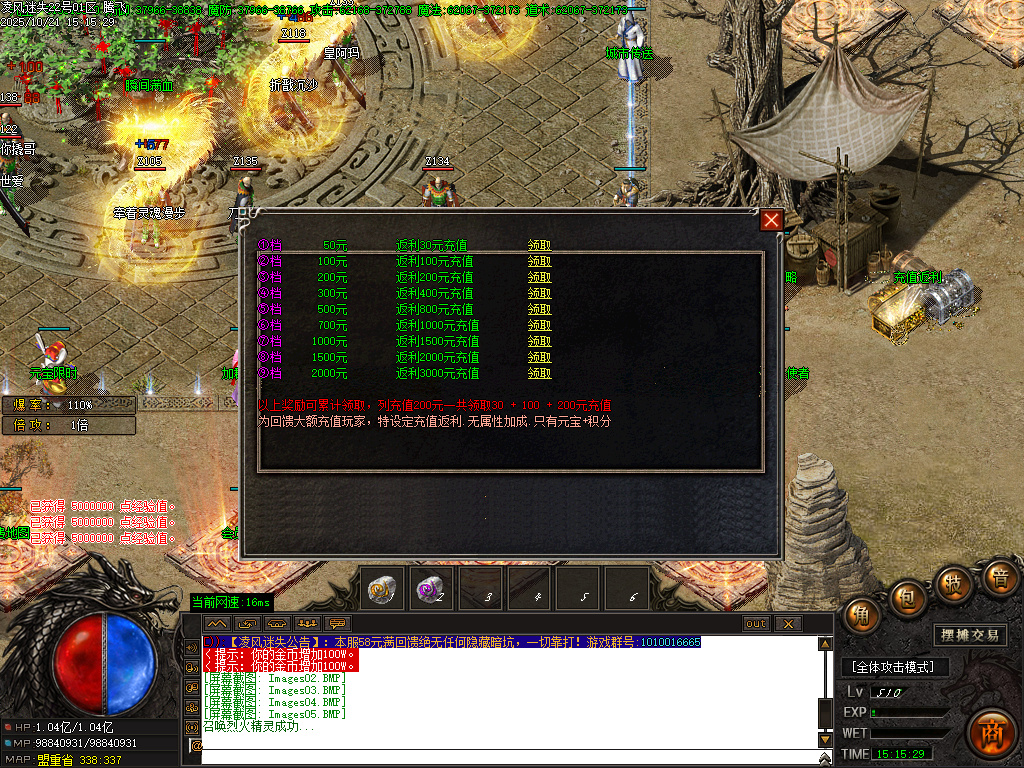Claim the 1500元 tier rebate (领取)
This screenshot has height=768, width=1024.
pos(540,357)
